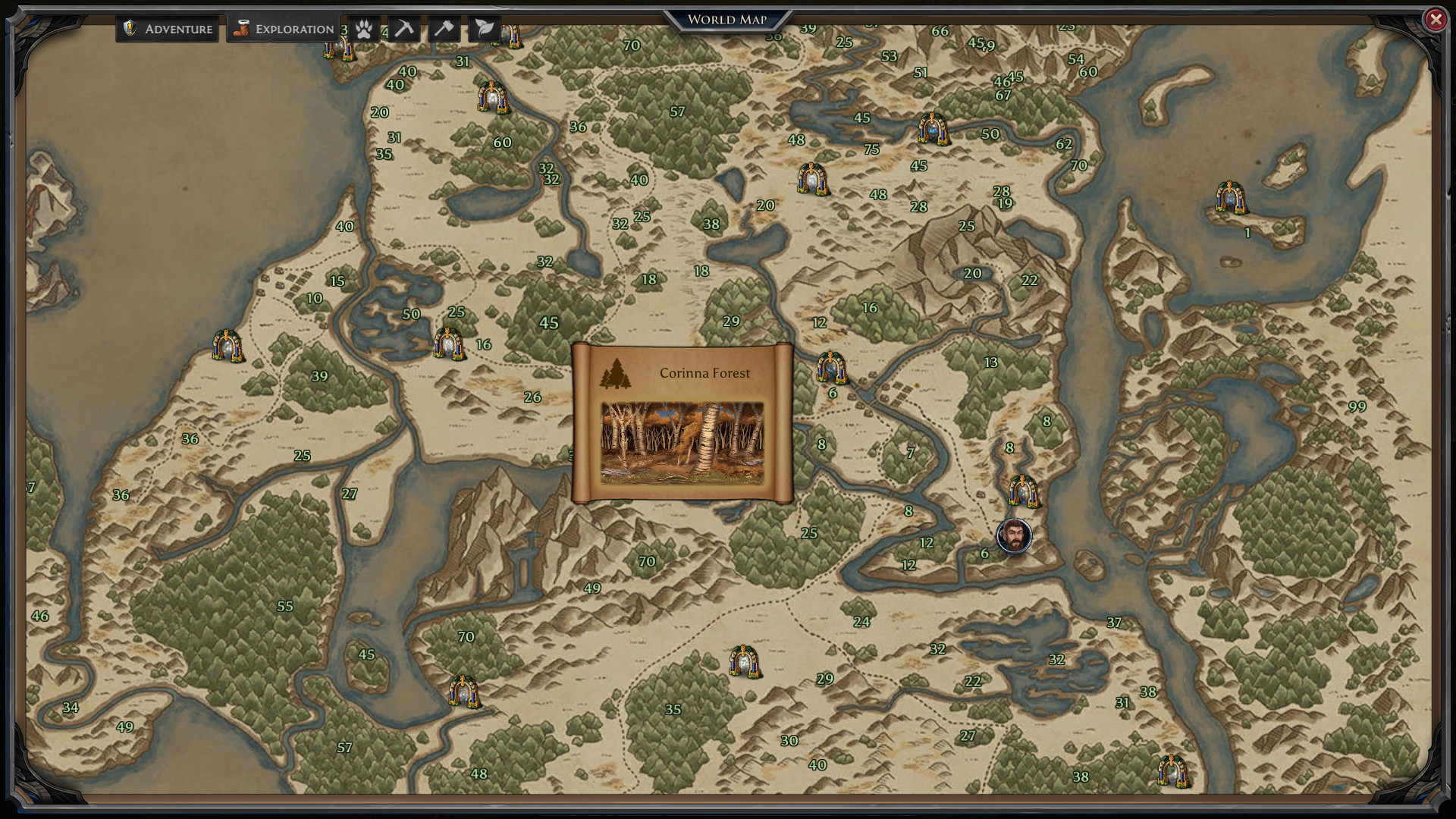The height and width of the screenshot is (819, 1456).
Task: Click the shield icon on the Adventure tab
Action: coord(130,28)
